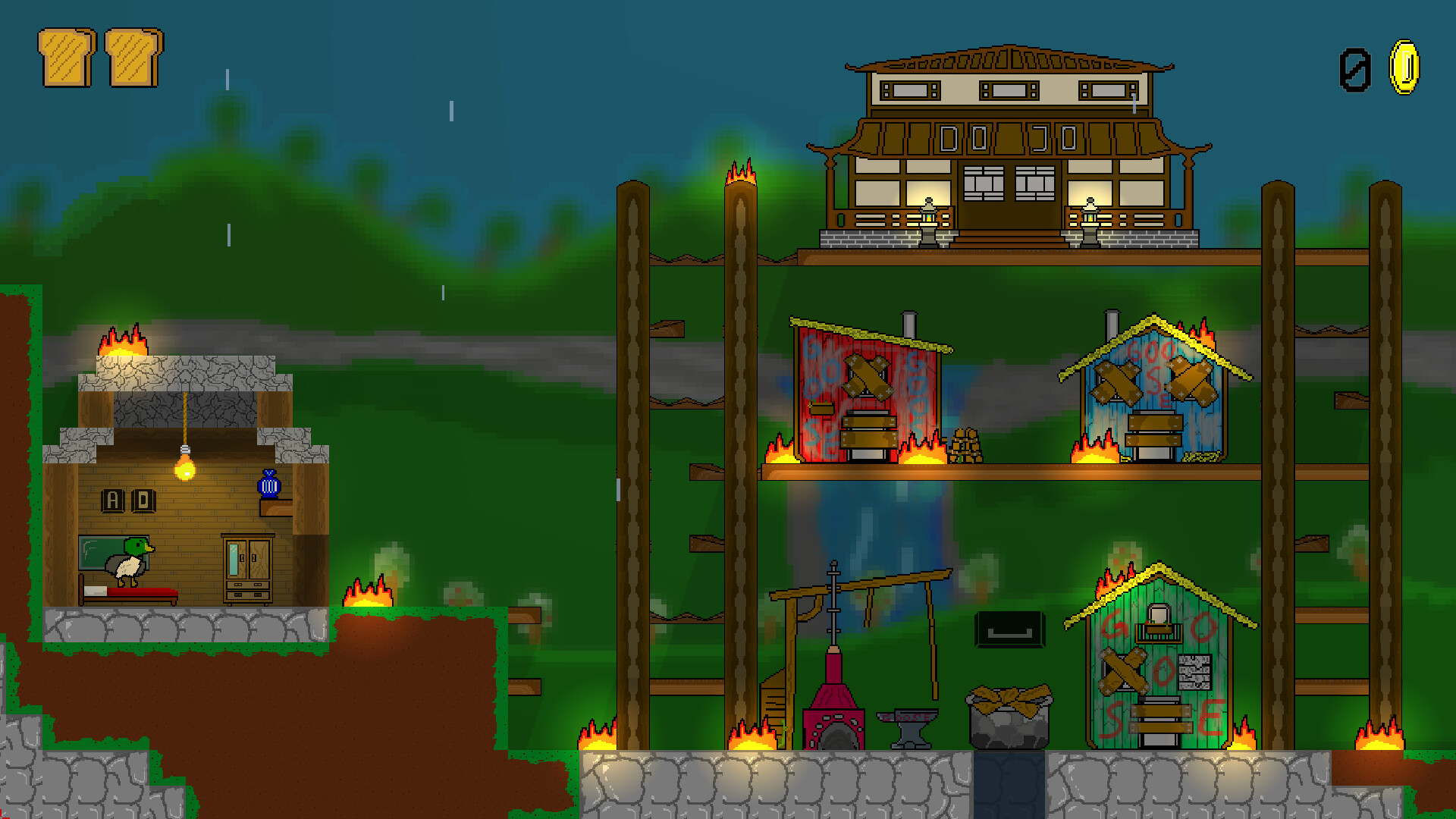Image resolution: width=1456 pixels, height=819 pixels.
Task: Click the framed letter A picture
Action: pyautogui.click(x=112, y=500)
